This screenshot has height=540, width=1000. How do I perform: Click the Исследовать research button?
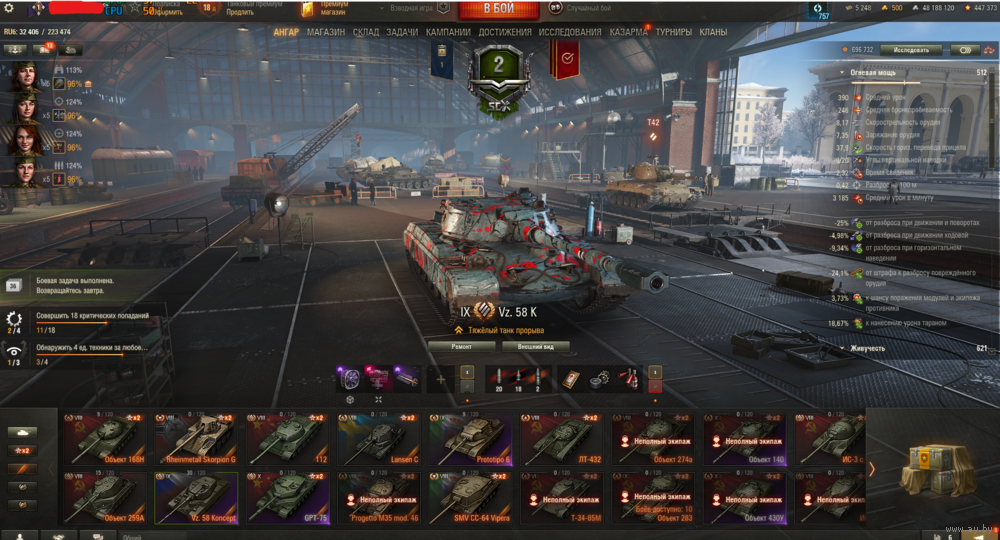(911, 49)
